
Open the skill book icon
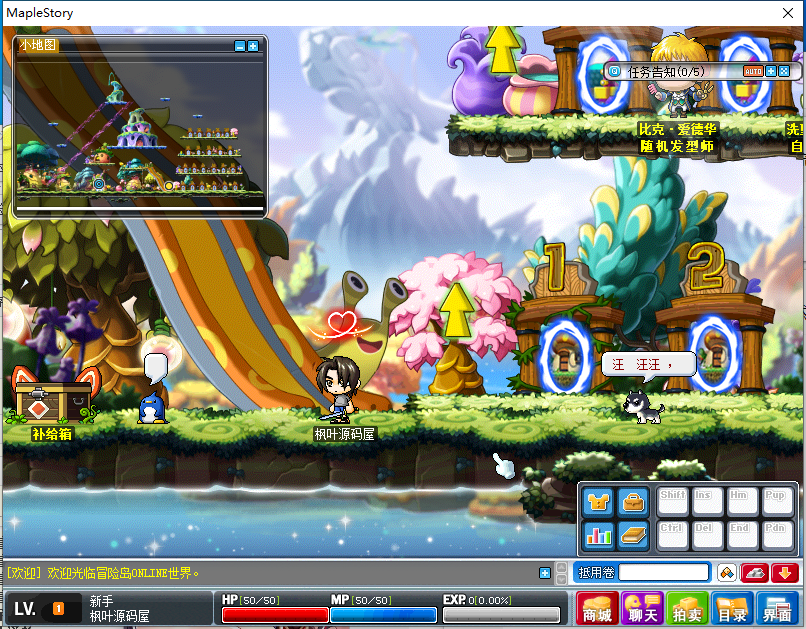632,535
